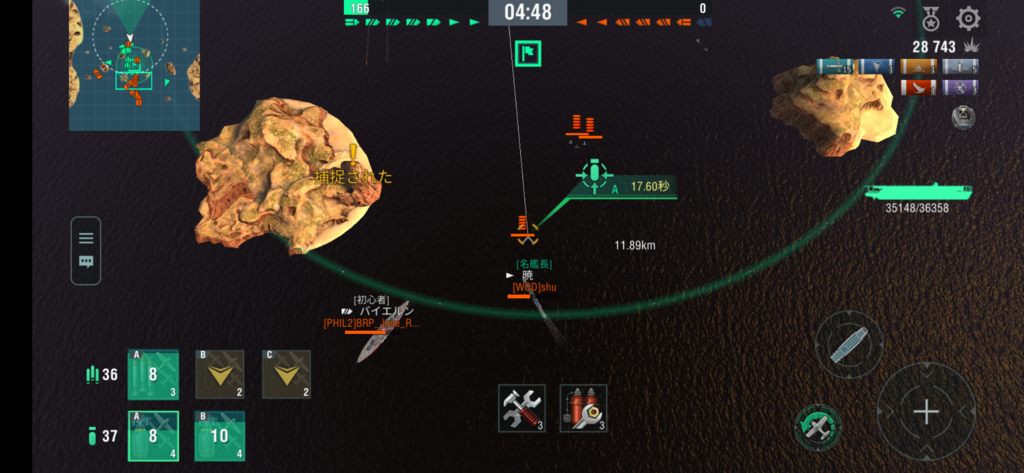Use the red tanks and wrench consumable
The height and width of the screenshot is (473, 1024).
pos(583,408)
